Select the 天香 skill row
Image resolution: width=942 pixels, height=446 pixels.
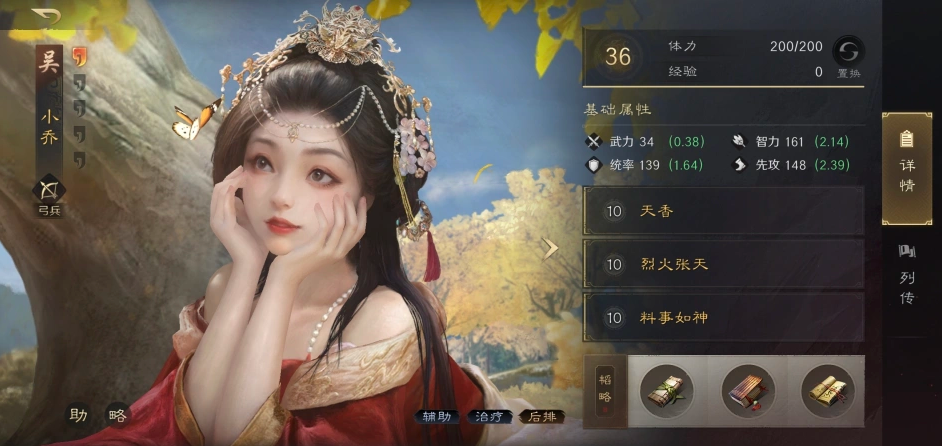pyautogui.click(x=723, y=211)
